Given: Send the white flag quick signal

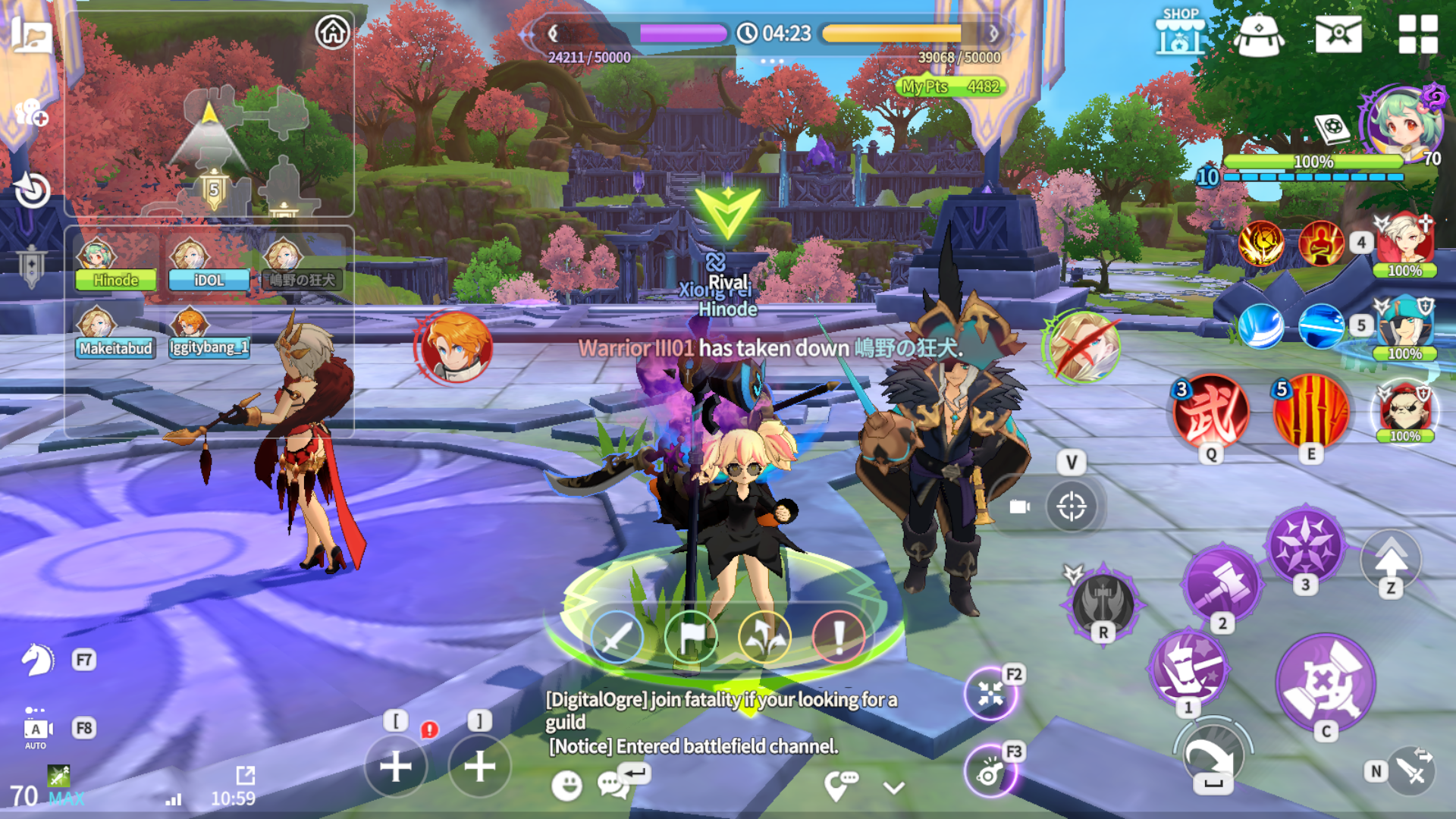Looking at the screenshot, I should coord(690,637).
